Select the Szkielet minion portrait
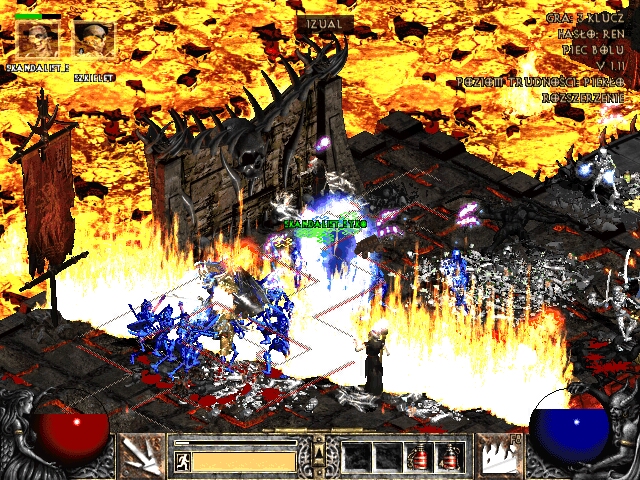This screenshot has height=480, width=640. point(93,40)
